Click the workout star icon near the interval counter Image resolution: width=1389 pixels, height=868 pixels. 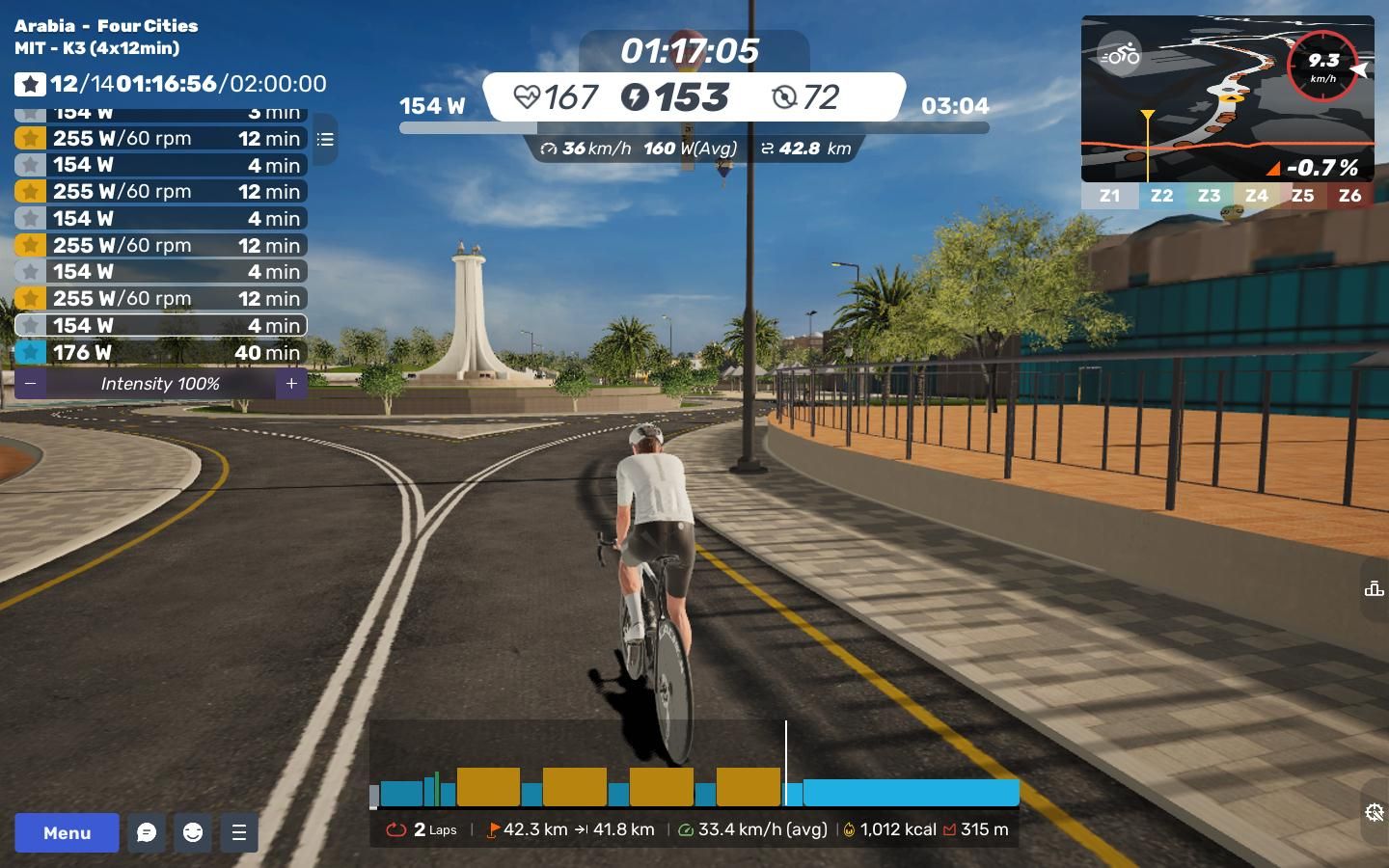point(30,85)
